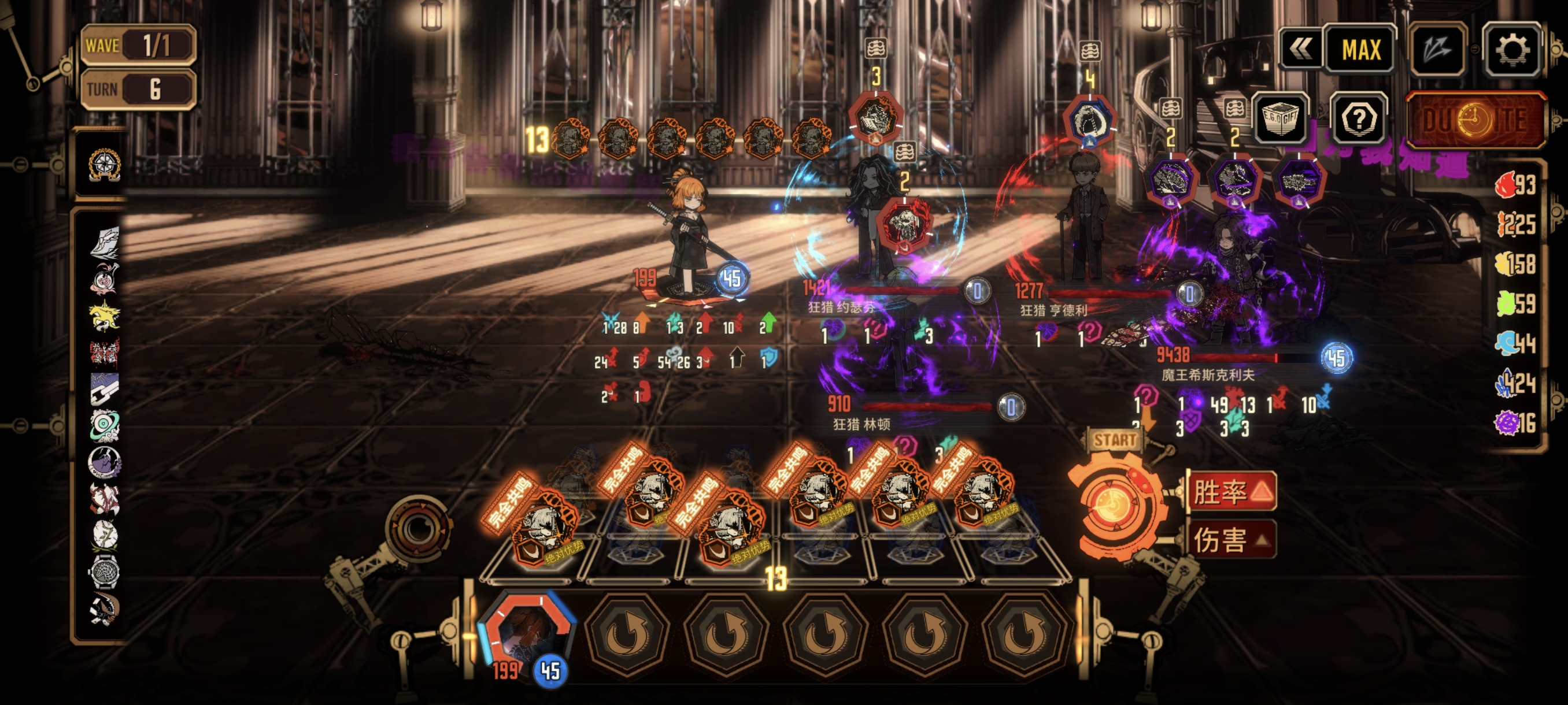This screenshot has height=705, width=1568.
Task: Inspect the wristwatch gift icon
Action: coord(105,571)
